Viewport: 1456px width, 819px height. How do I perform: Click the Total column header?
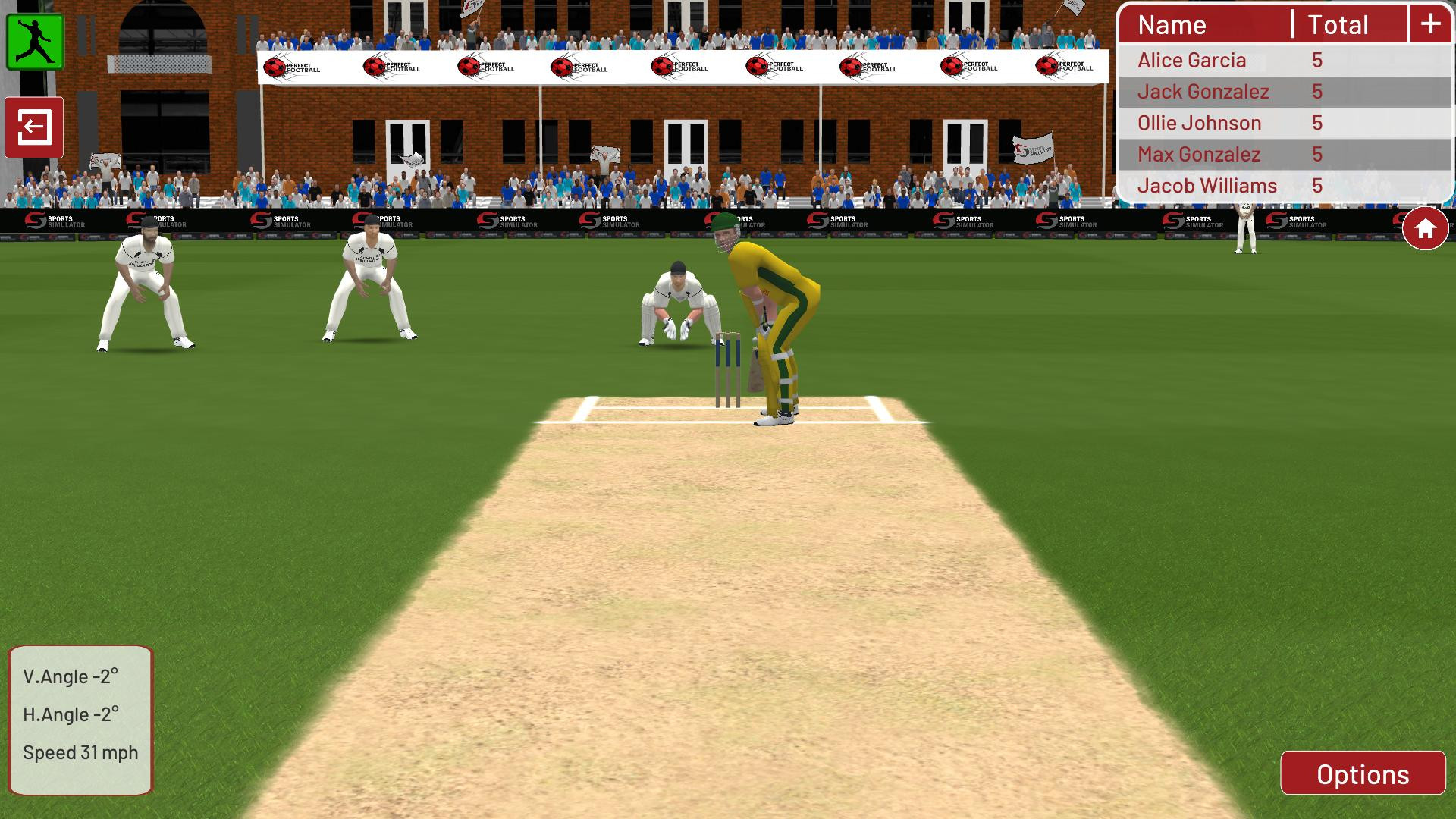1337,24
